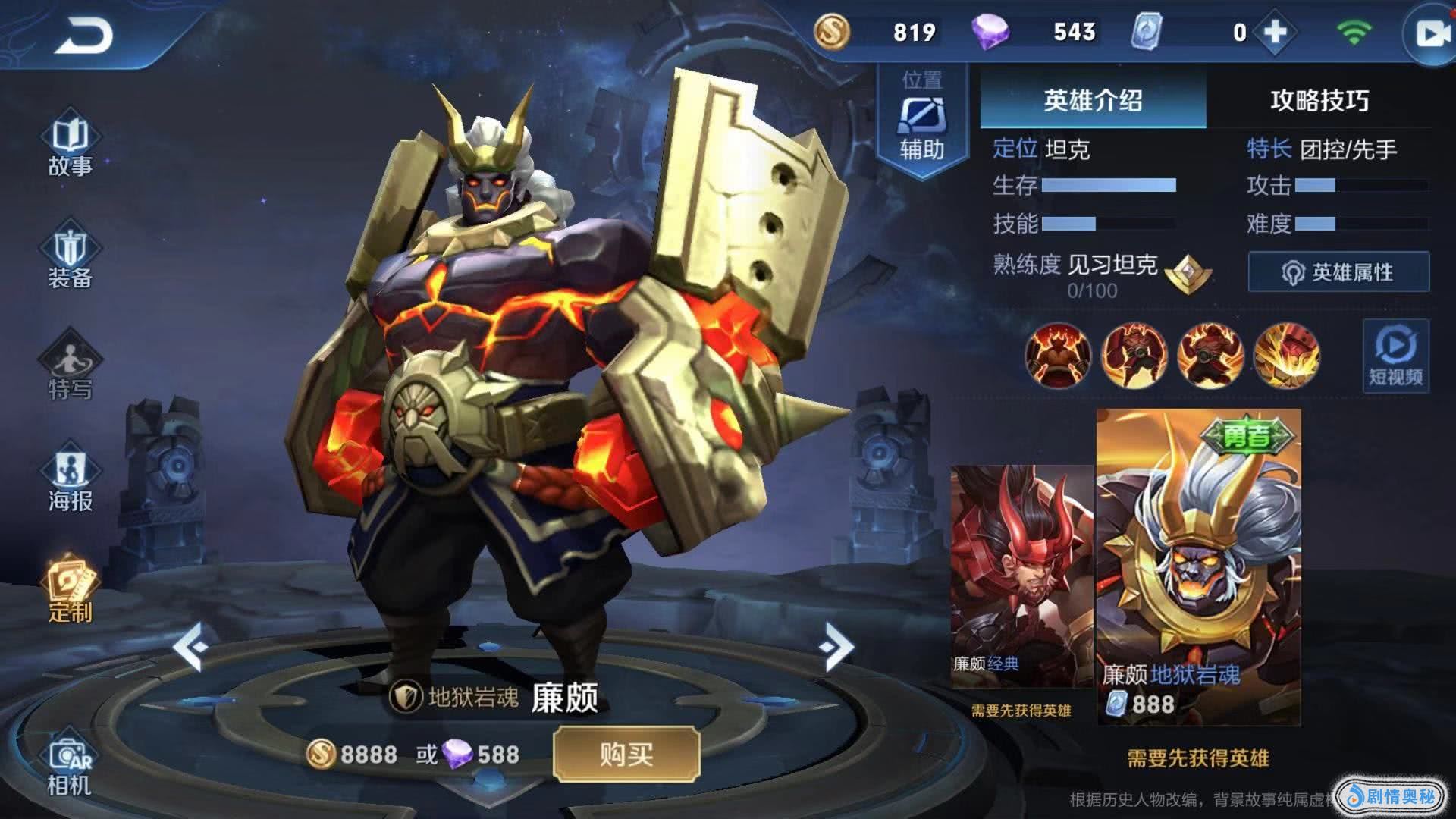Play the 短视频 short video
1456x819 pixels.
(1395, 356)
